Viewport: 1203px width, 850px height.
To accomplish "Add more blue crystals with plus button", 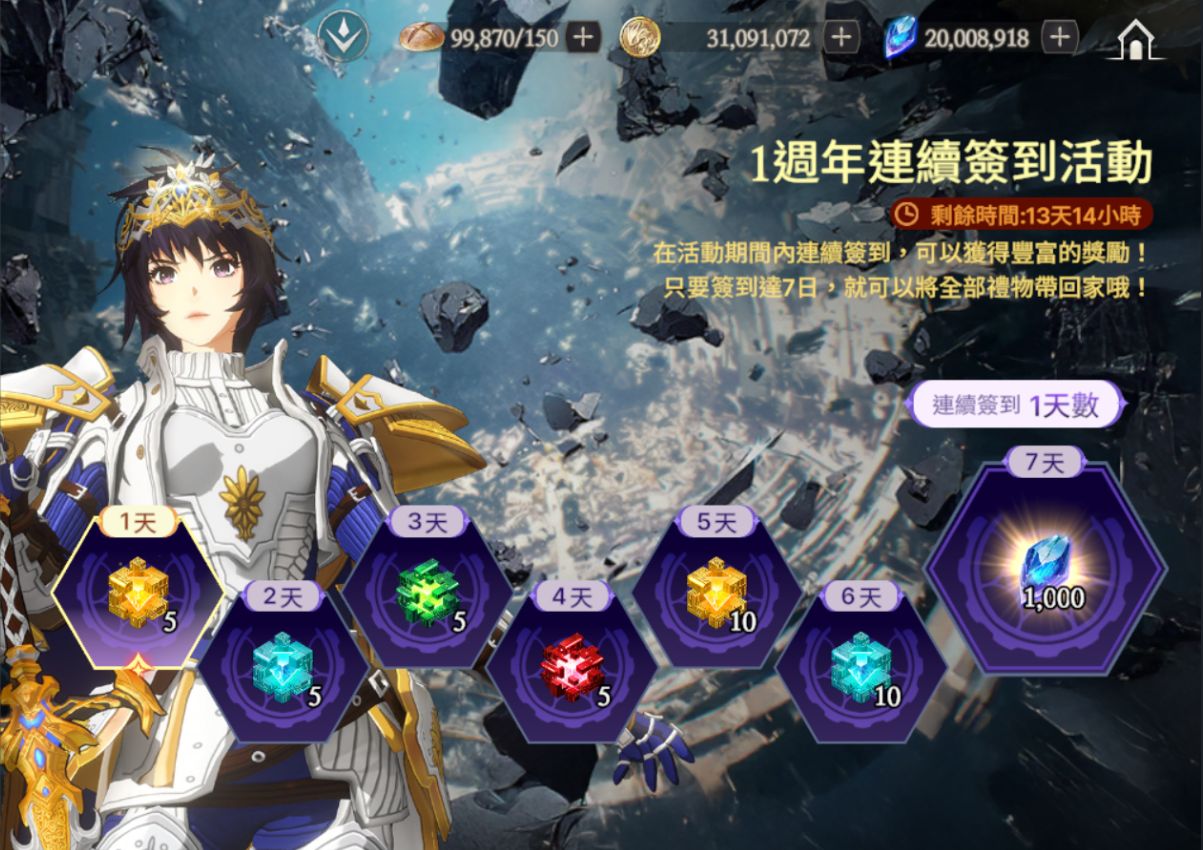I will click(1059, 38).
